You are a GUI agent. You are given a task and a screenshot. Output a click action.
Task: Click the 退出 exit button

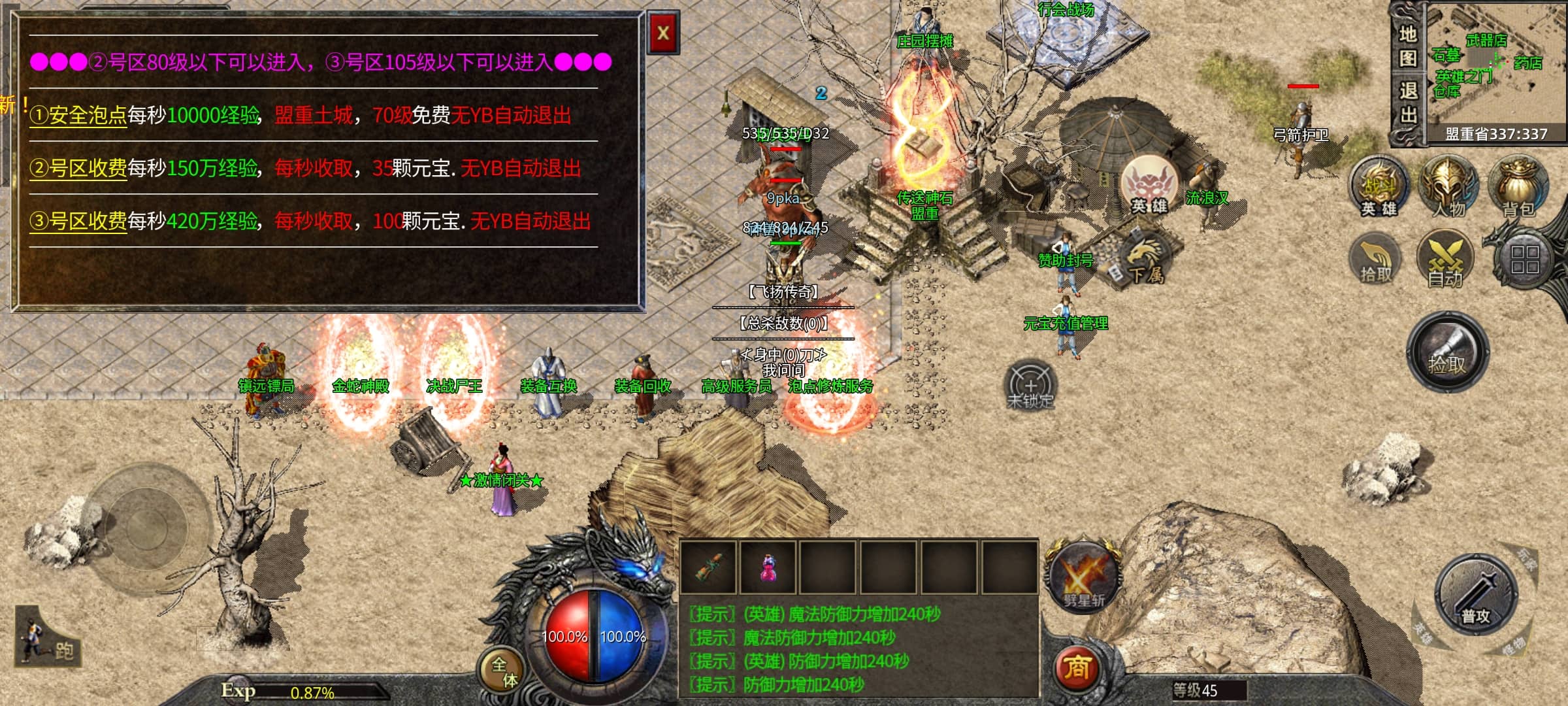pyautogui.click(x=1407, y=103)
